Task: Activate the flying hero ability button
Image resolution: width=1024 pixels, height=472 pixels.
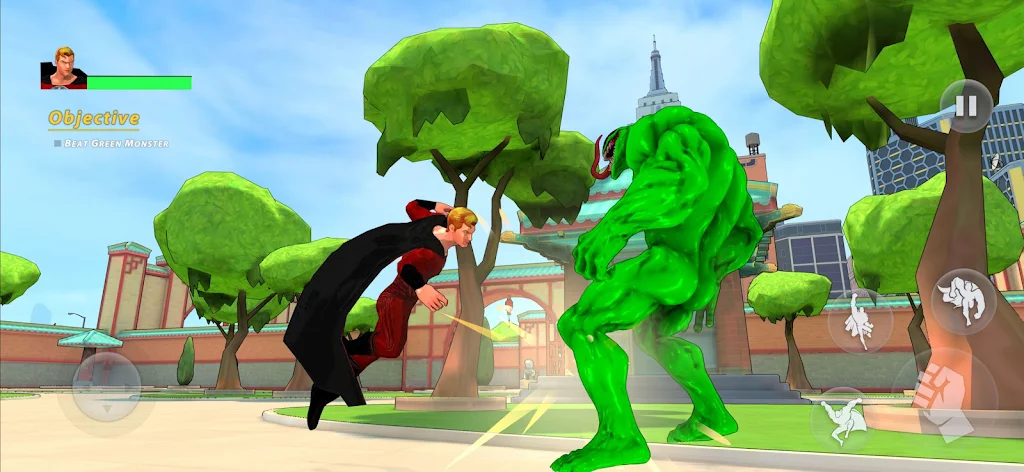Action: [x=860, y=320]
